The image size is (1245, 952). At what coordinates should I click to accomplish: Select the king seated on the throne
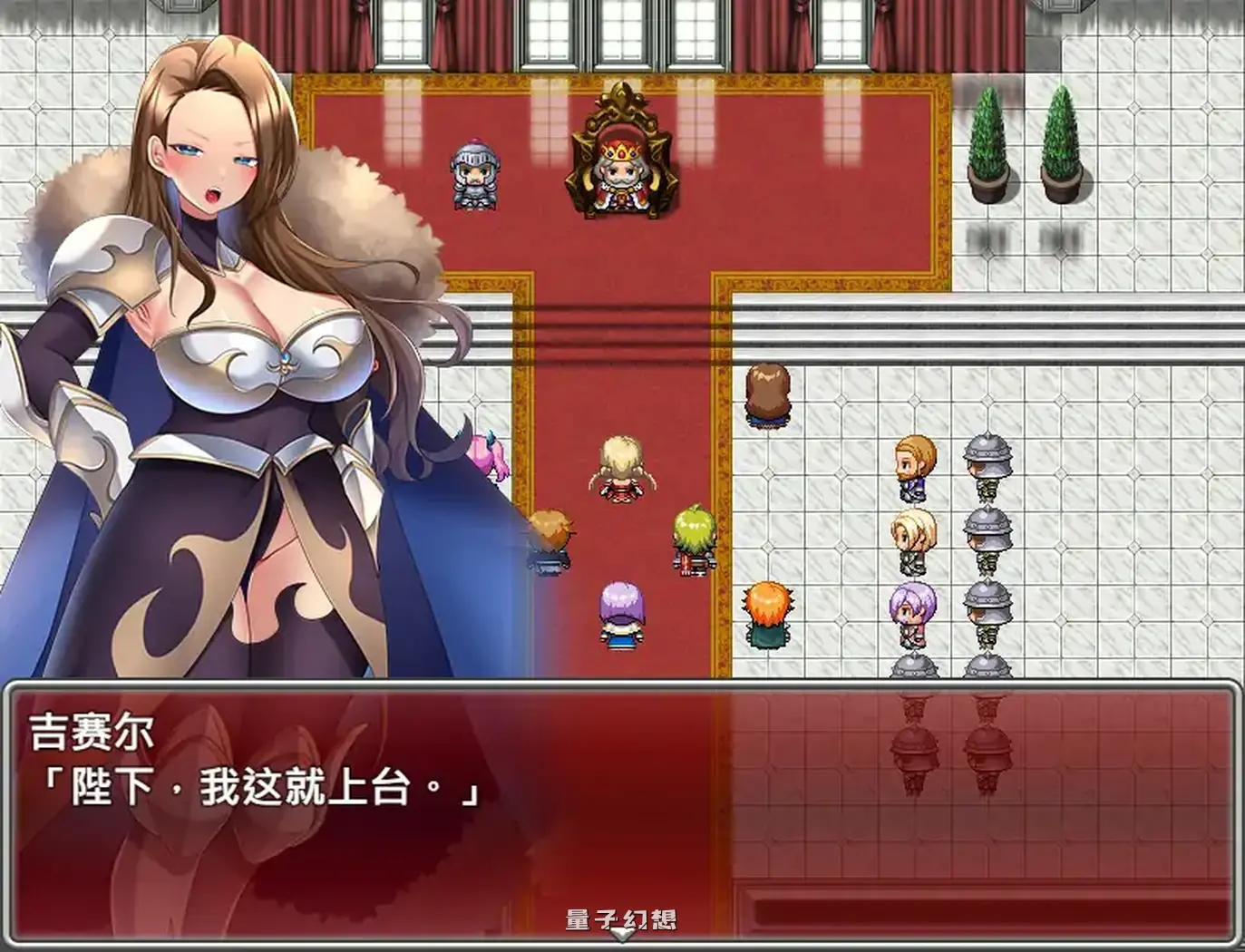pyautogui.click(x=621, y=177)
